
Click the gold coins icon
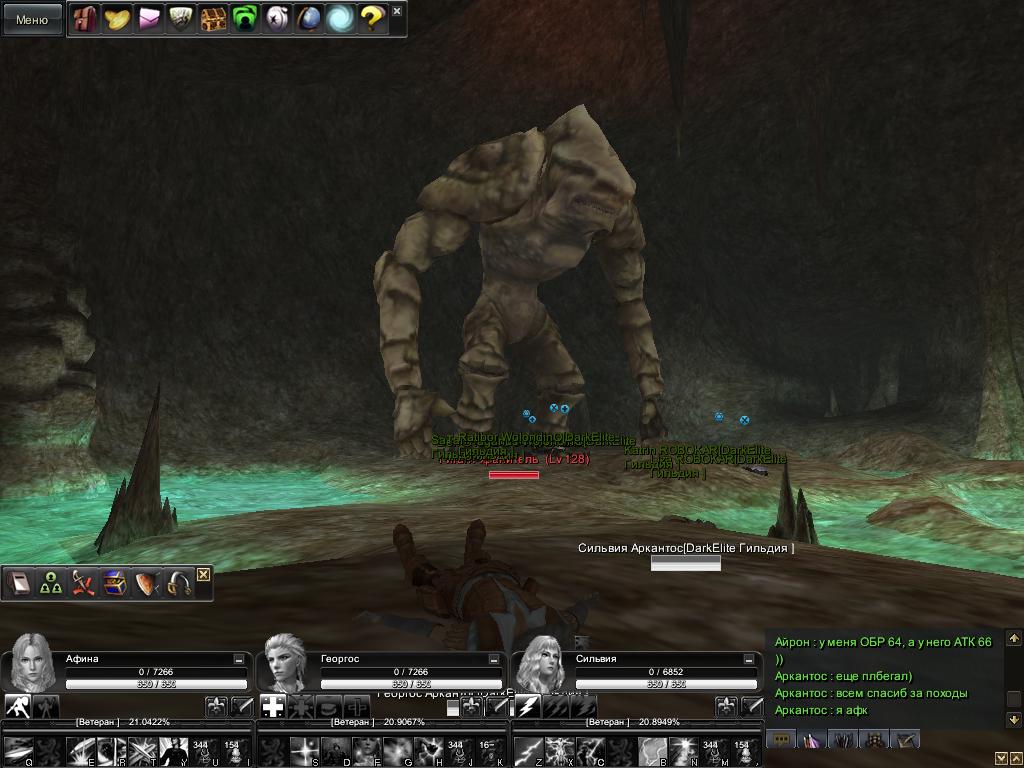[x=117, y=19]
